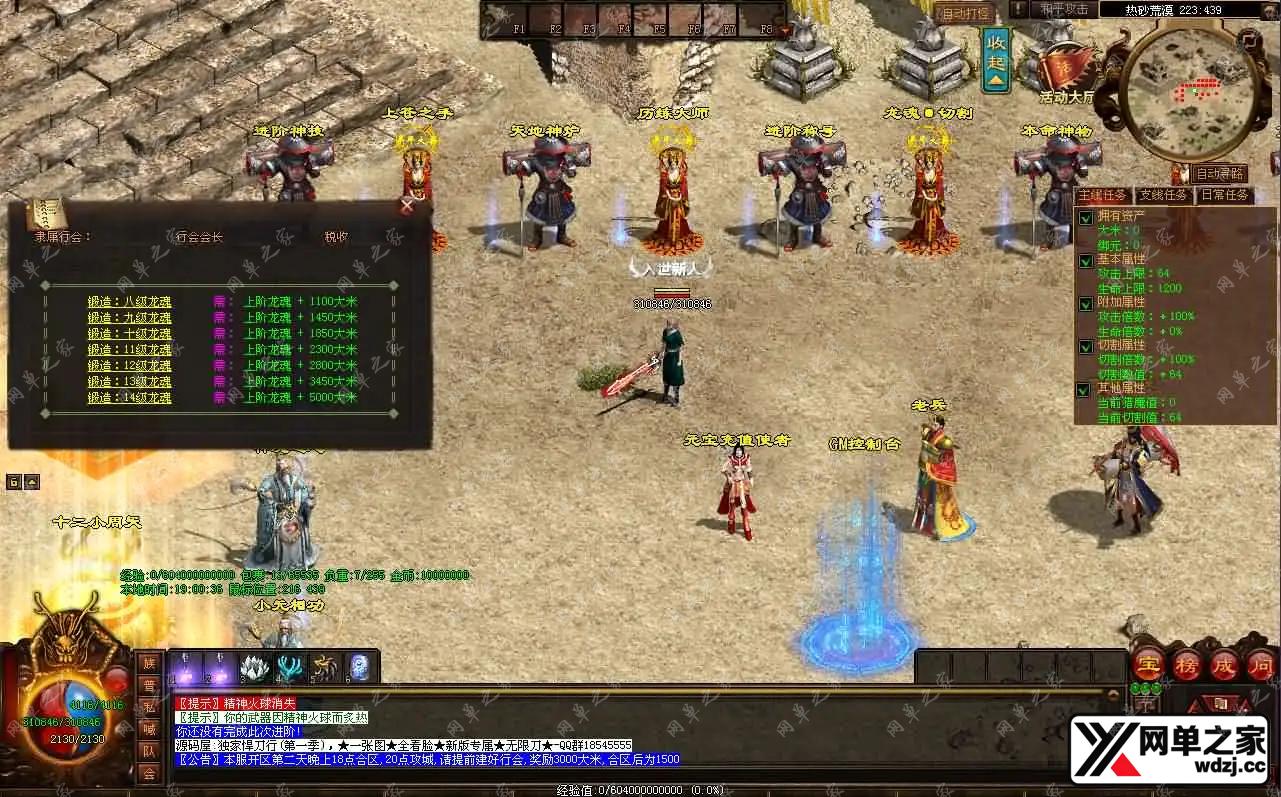This screenshot has height=797, width=1281.
Task: Open the 日常任务 daily quest tab
Action: pos(1225,195)
